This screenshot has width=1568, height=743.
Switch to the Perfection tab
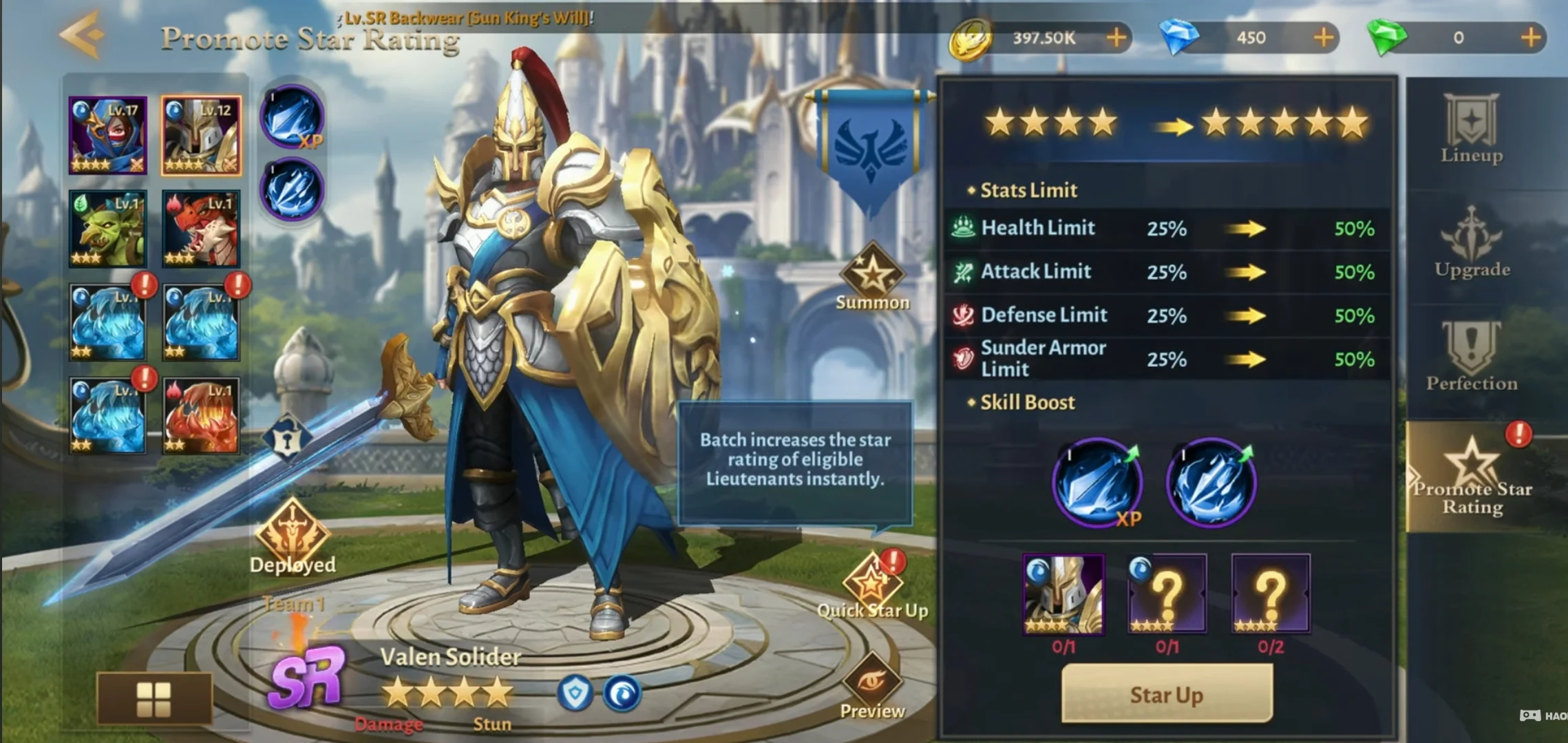[1472, 358]
